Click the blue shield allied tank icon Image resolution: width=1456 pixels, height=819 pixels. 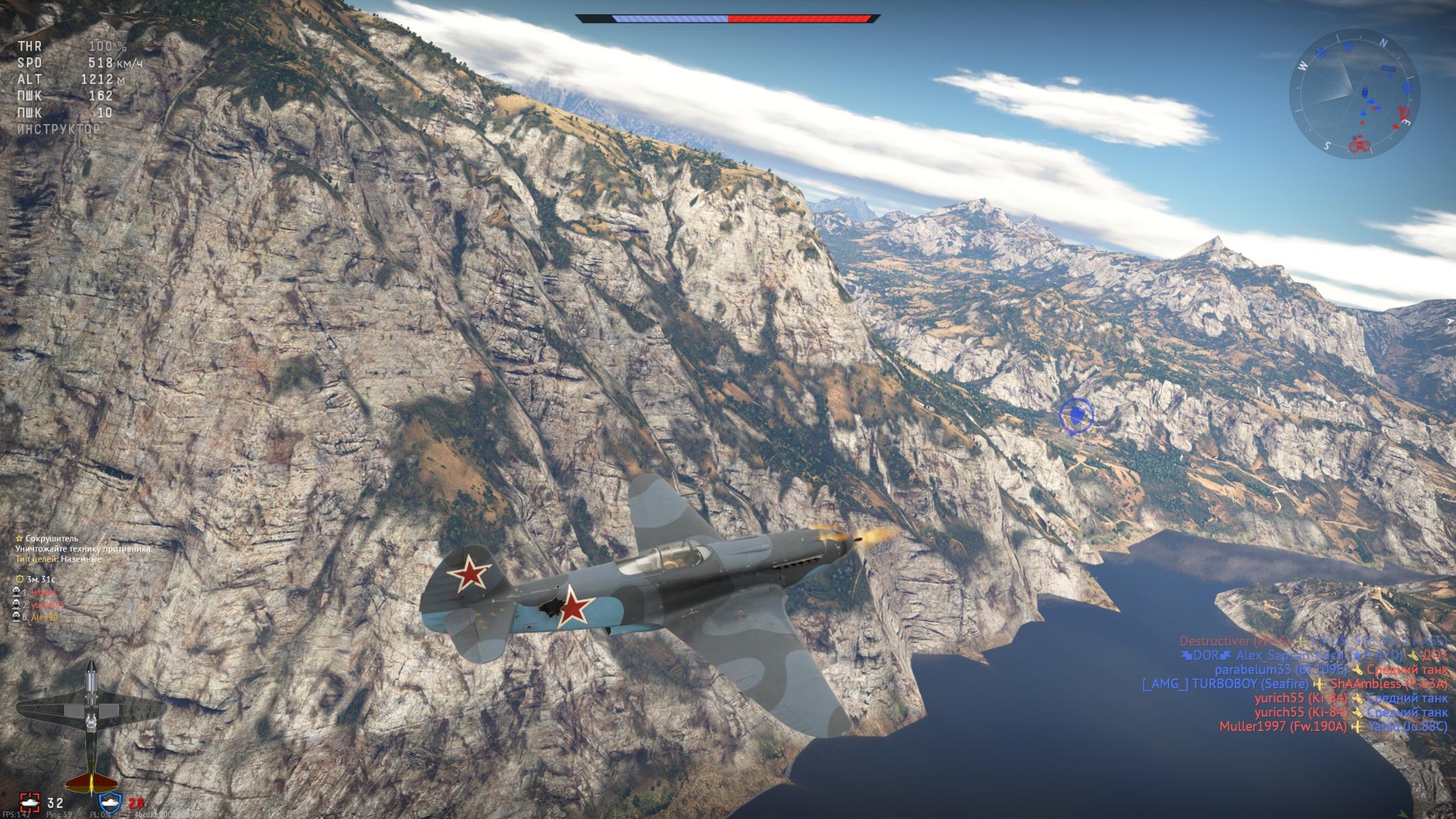110,803
